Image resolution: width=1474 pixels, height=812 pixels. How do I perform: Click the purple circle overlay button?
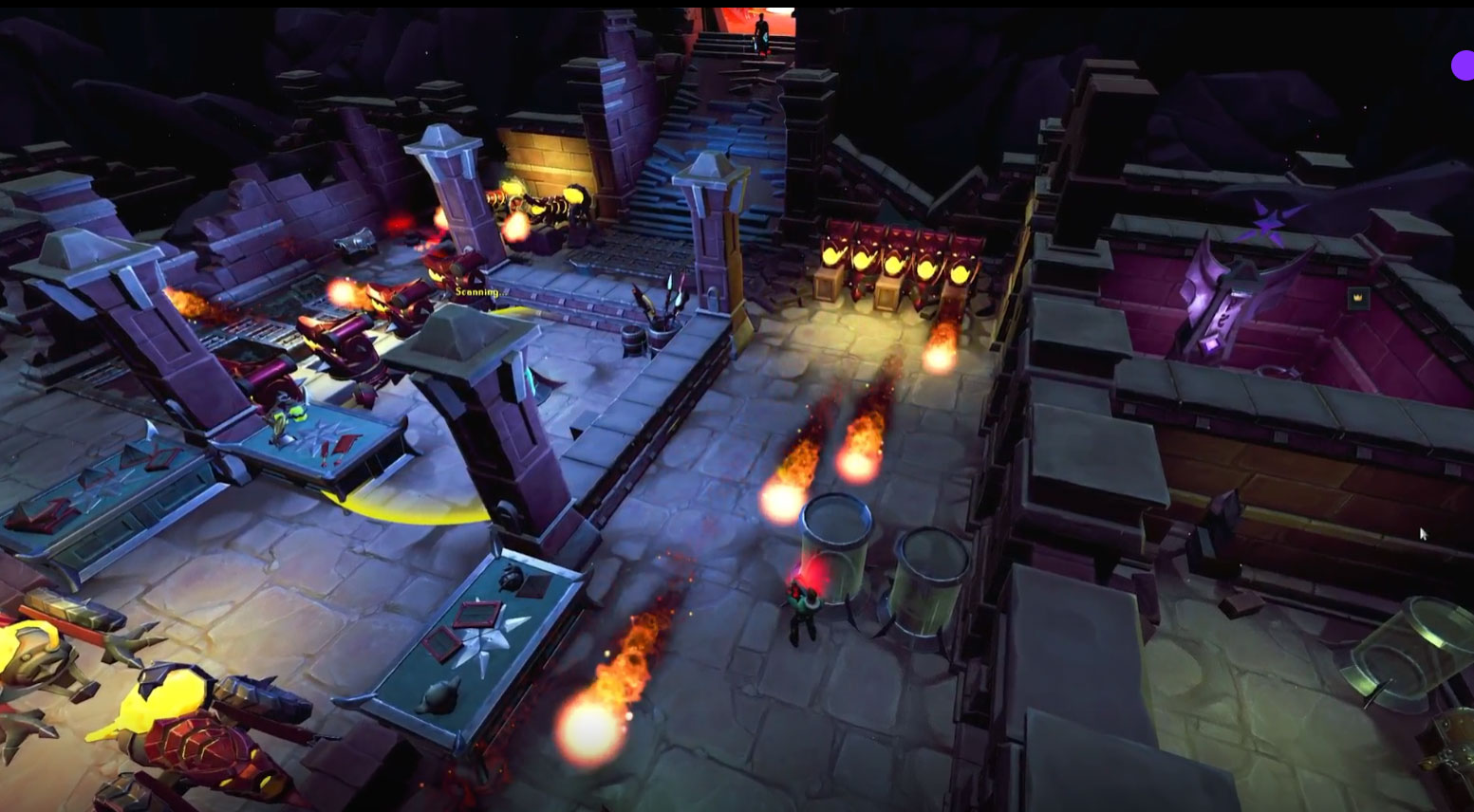tap(1463, 65)
